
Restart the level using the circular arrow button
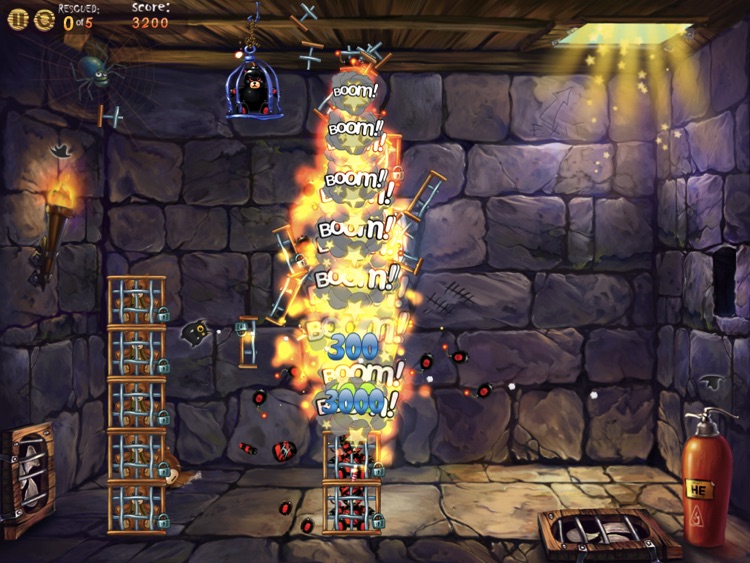point(44,19)
